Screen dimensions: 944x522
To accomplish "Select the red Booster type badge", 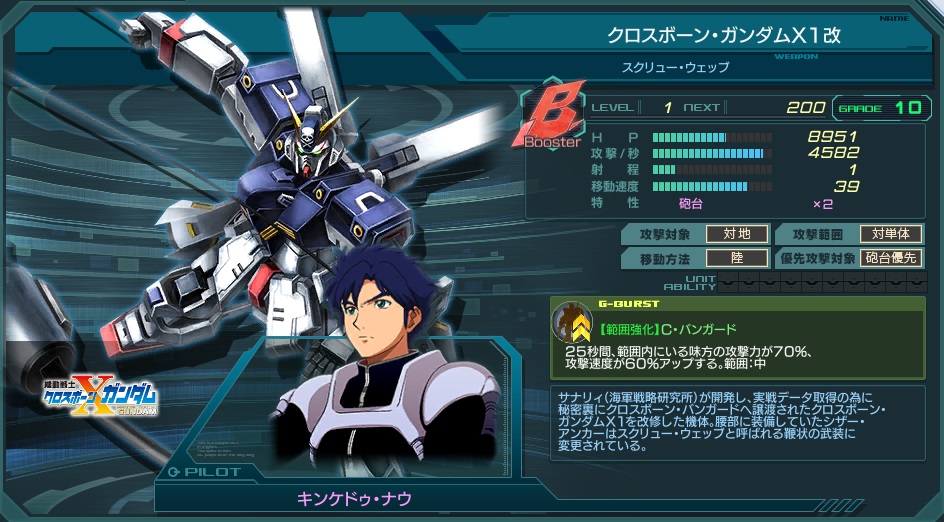I will [x=549, y=119].
